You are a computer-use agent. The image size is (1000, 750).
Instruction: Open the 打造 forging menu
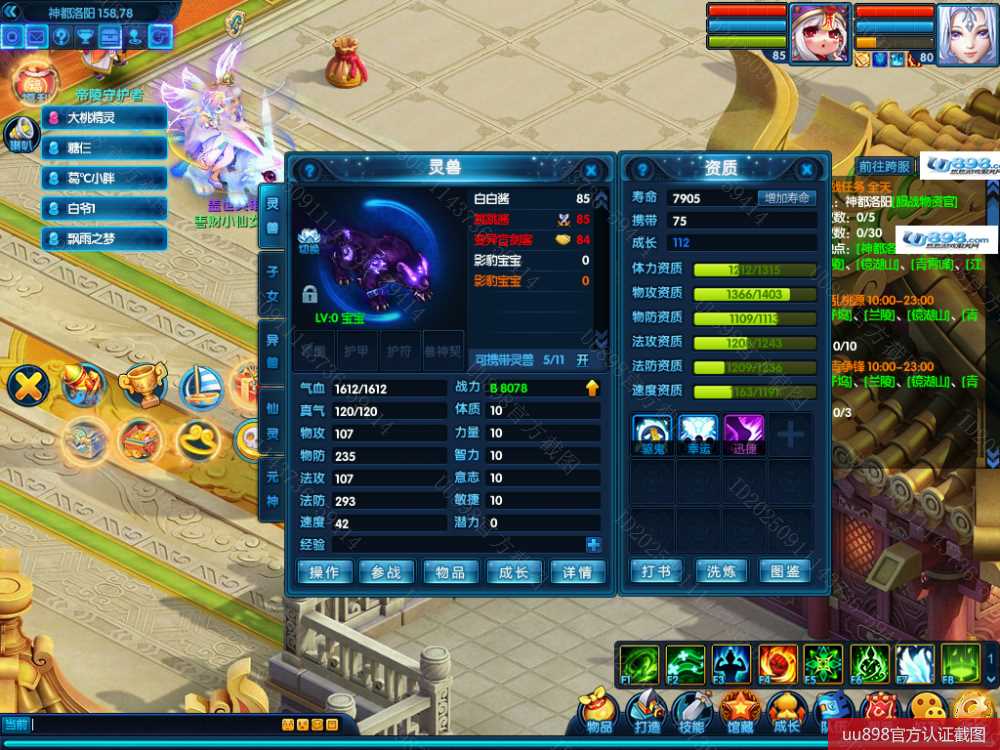click(x=646, y=712)
